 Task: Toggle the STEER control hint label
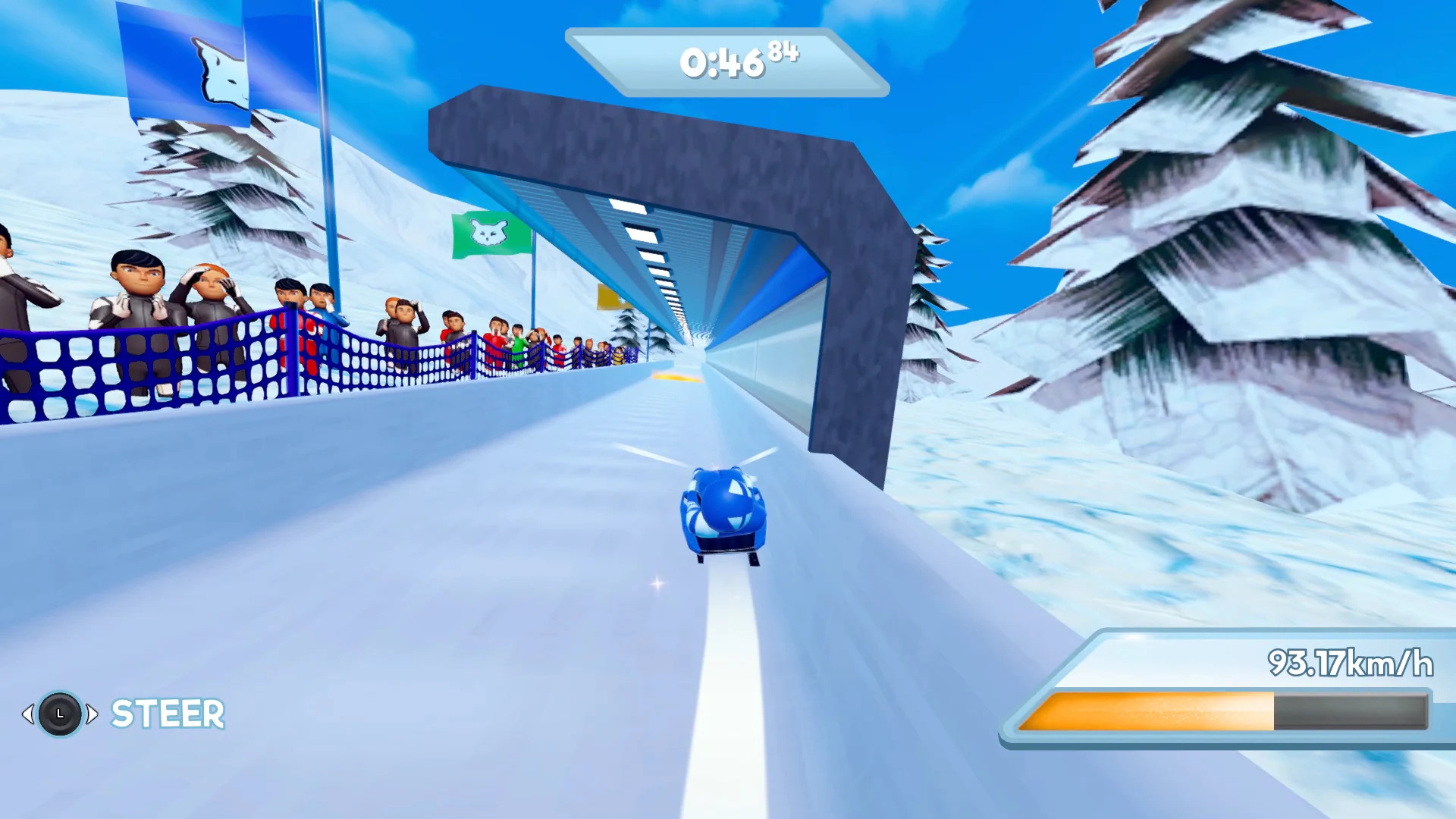(x=168, y=714)
